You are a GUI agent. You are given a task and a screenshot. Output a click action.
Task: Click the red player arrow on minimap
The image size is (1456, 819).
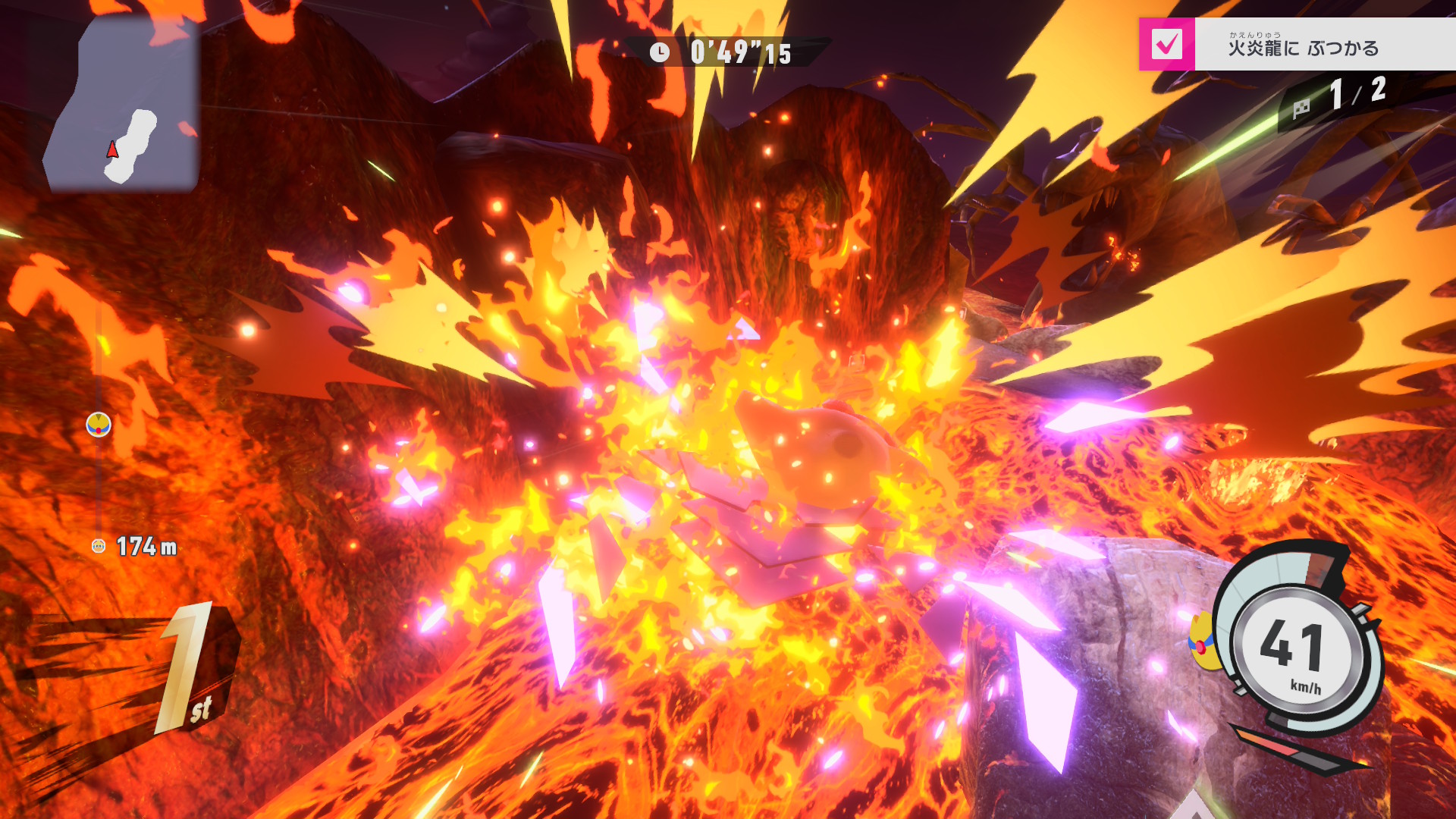112,149
